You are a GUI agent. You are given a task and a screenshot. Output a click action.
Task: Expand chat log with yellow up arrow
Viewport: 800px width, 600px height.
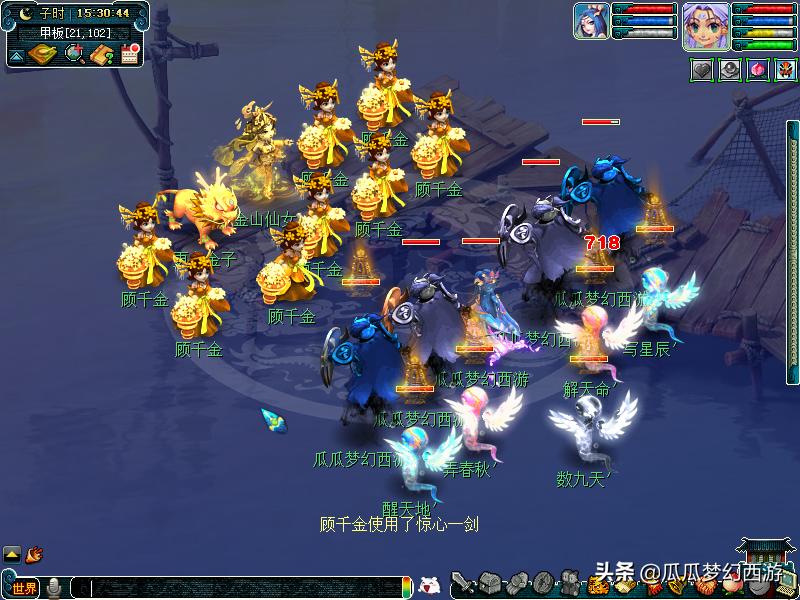12,553
